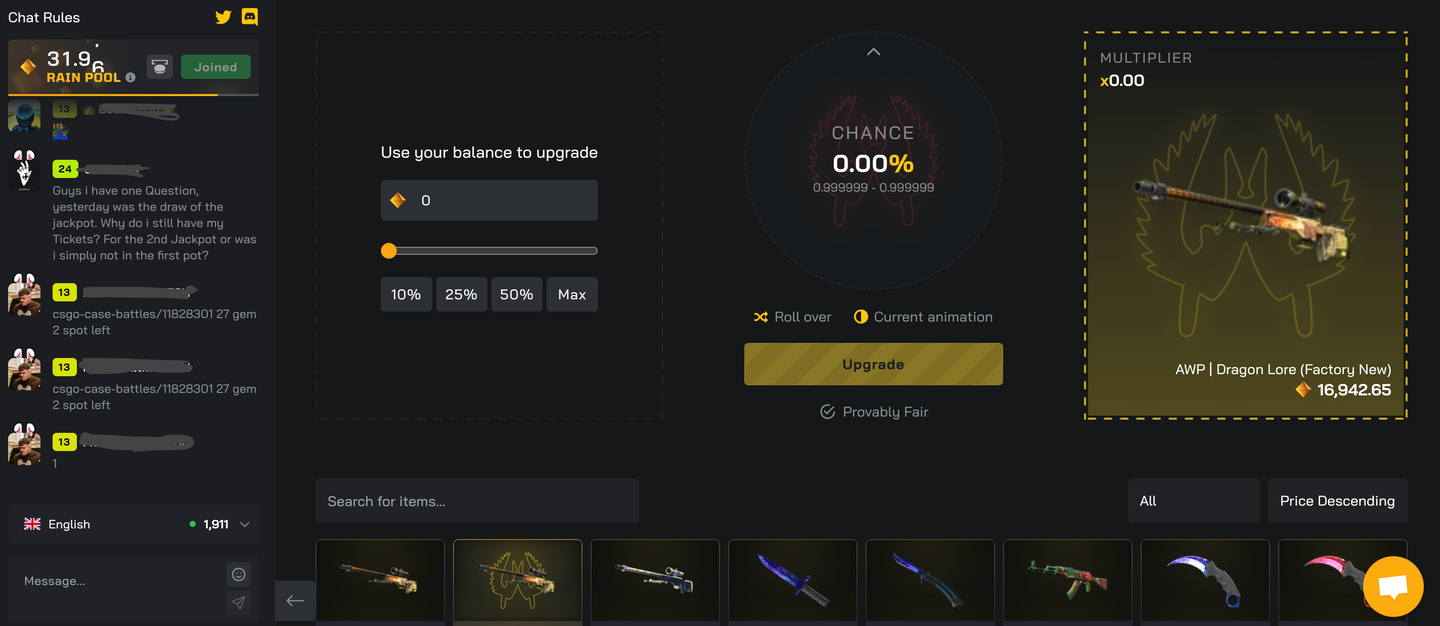Open the All filter dropdown

point(1193,501)
